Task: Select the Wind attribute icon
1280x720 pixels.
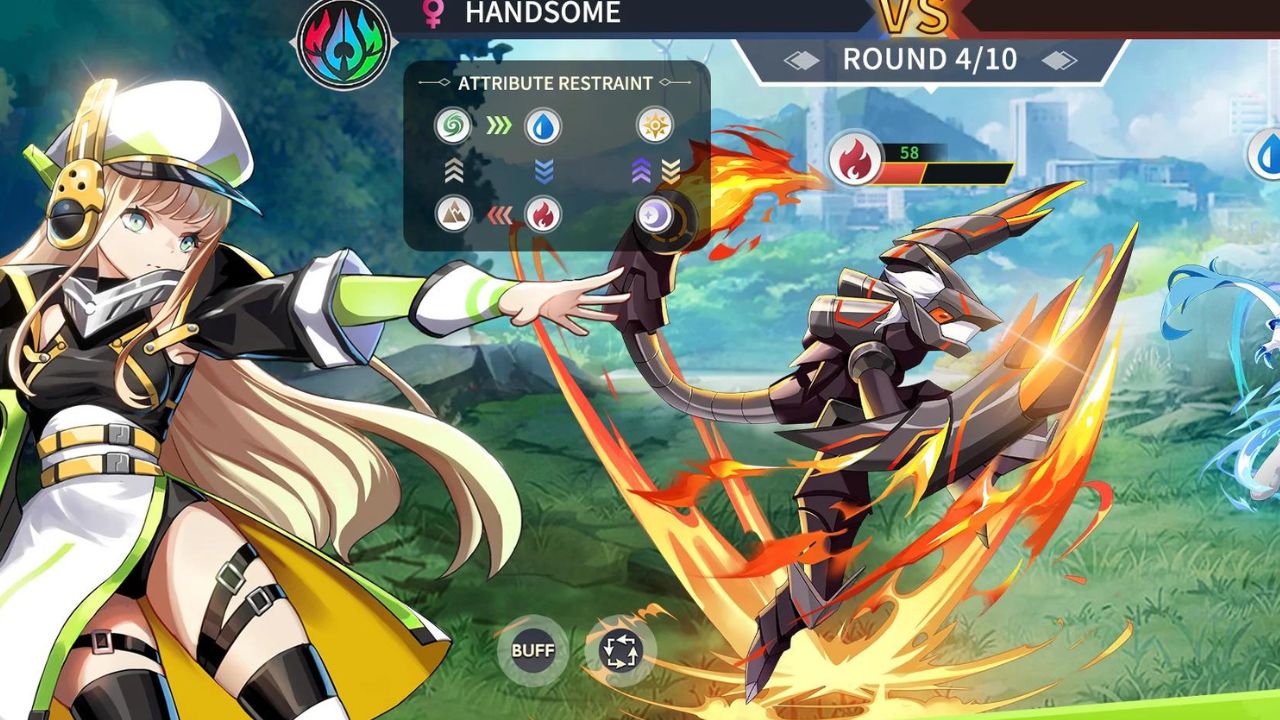Action: [x=453, y=123]
